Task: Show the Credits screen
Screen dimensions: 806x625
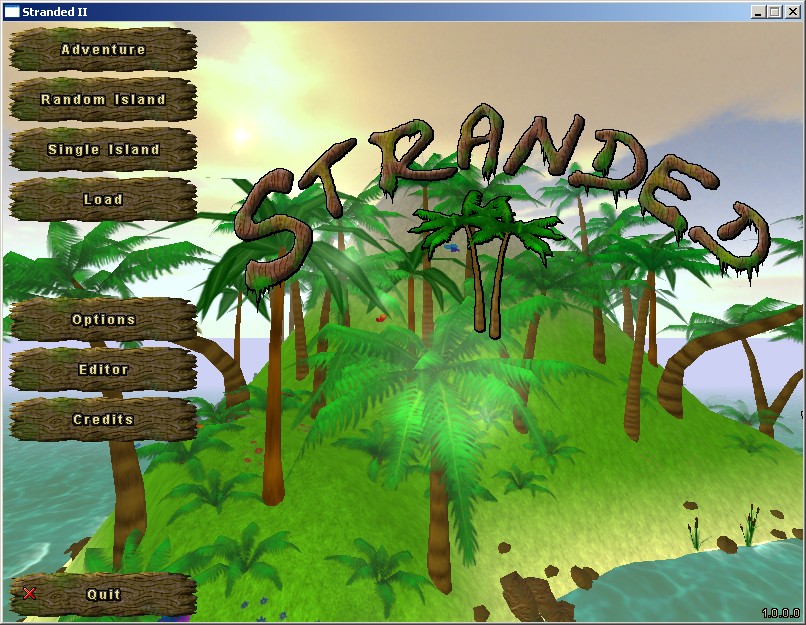Action: click(x=103, y=419)
